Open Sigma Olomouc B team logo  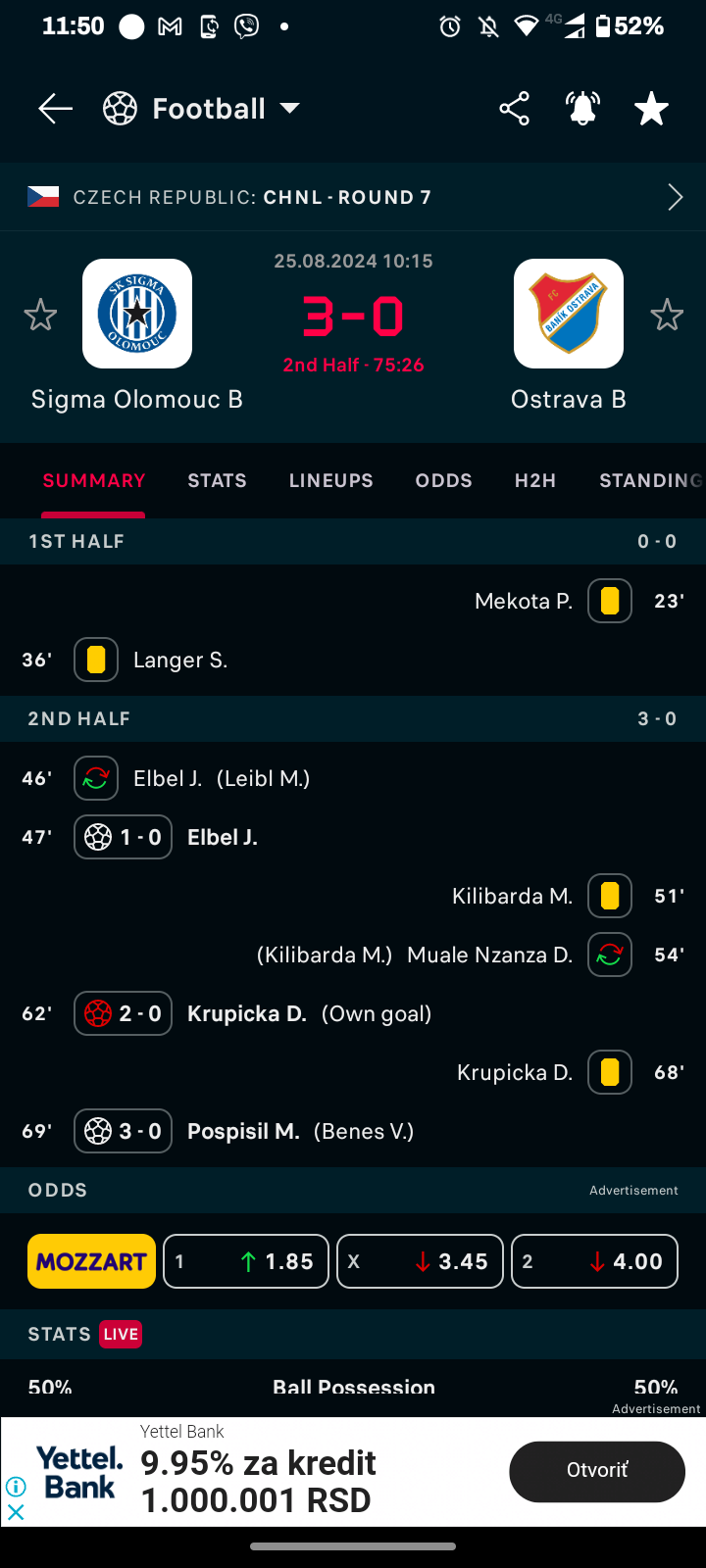point(137,314)
